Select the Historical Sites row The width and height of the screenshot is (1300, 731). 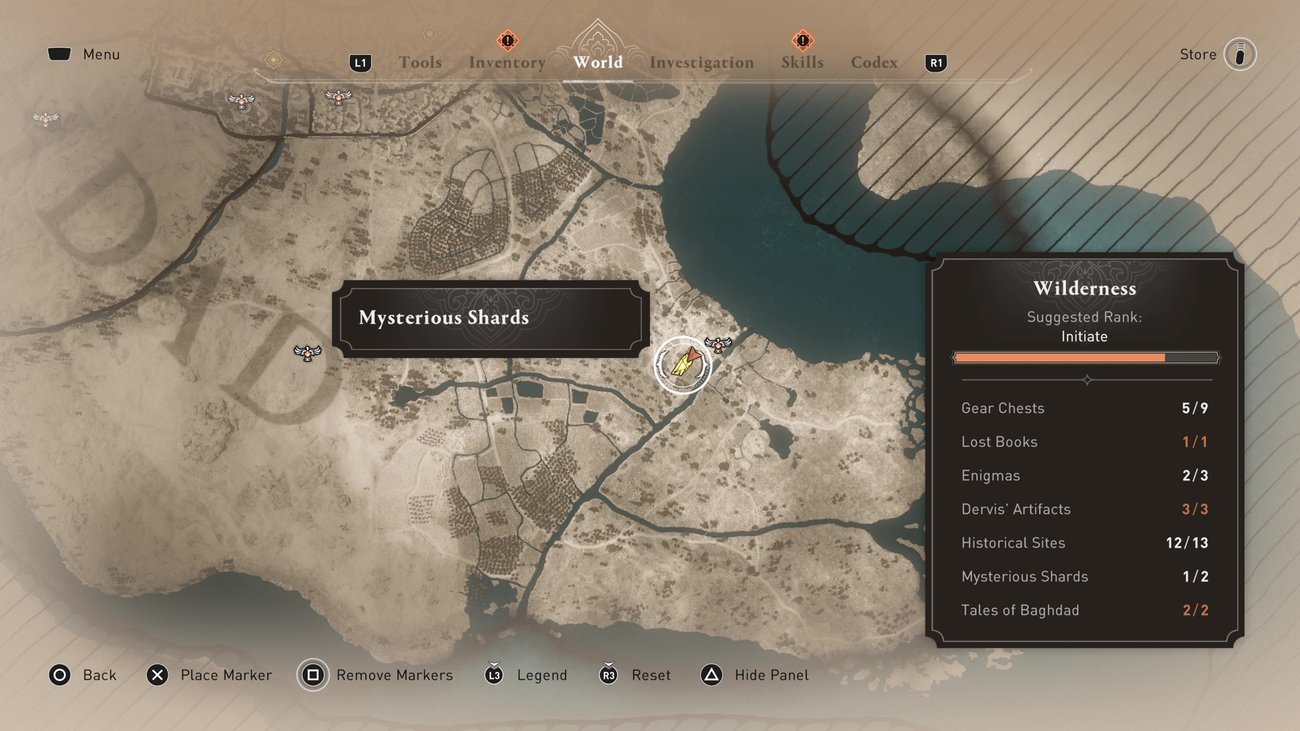point(1085,543)
